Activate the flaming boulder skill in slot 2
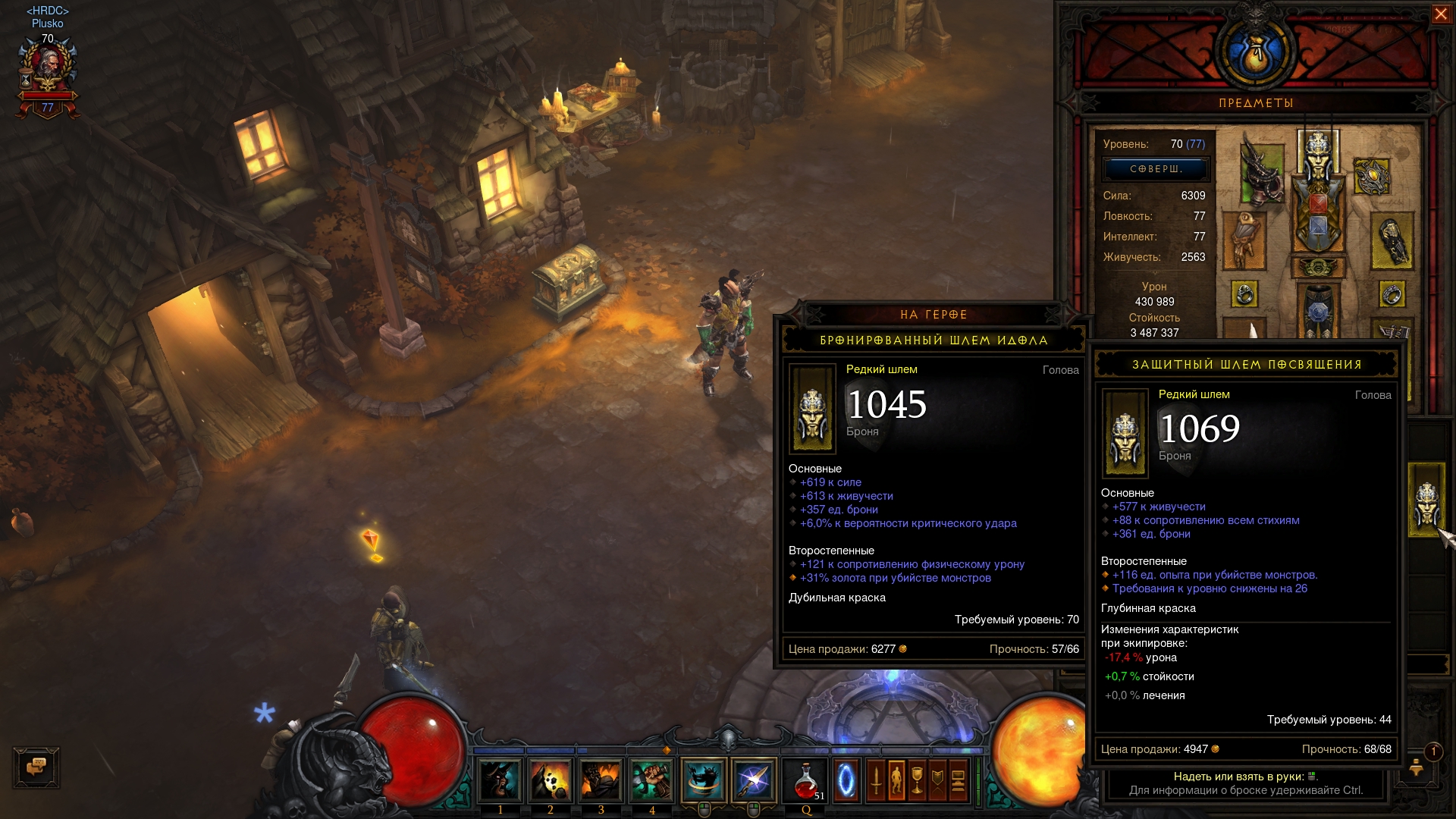This screenshot has width=1456, height=819. [551, 780]
